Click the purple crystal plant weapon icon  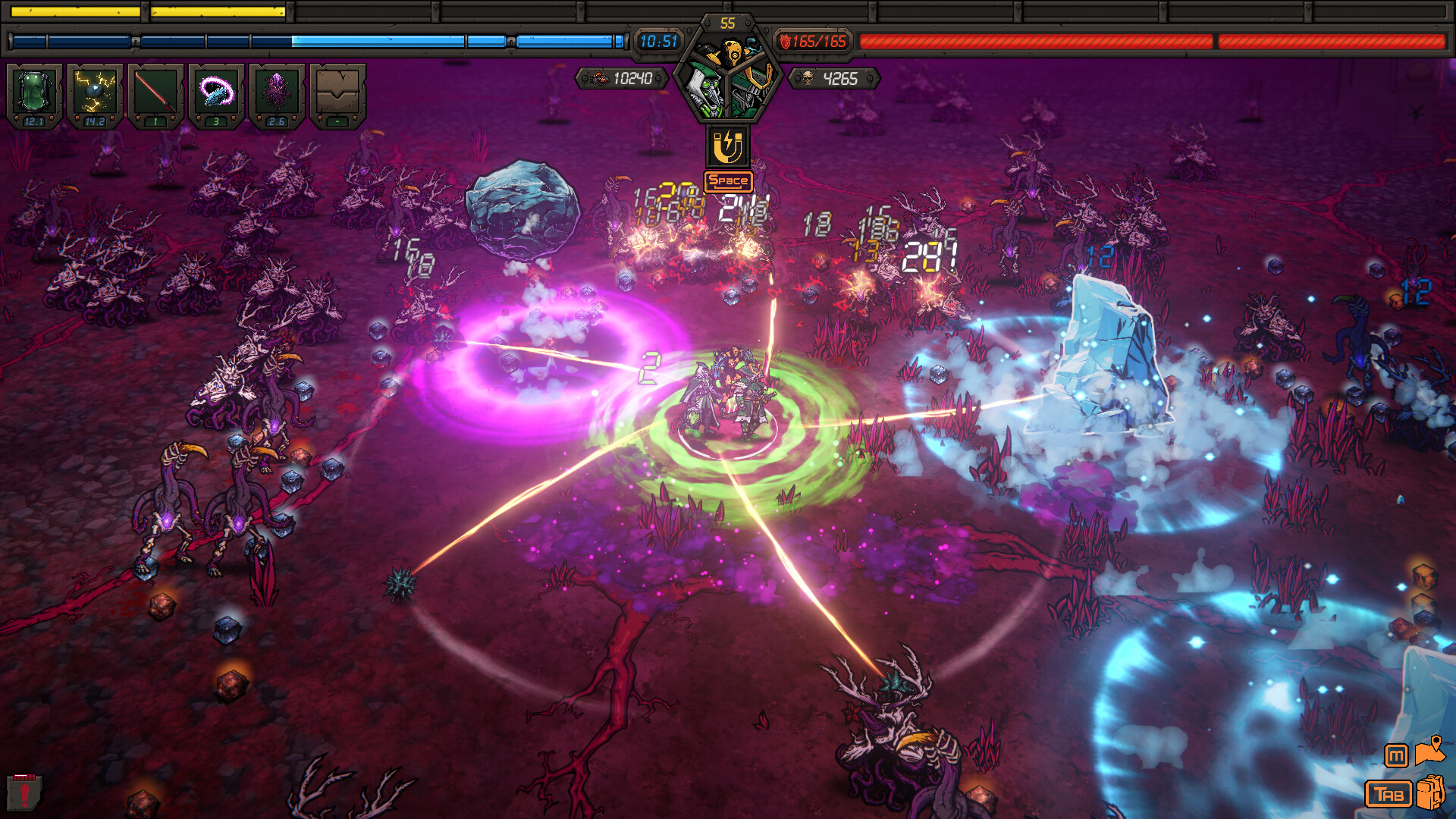[x=276, y=91]
